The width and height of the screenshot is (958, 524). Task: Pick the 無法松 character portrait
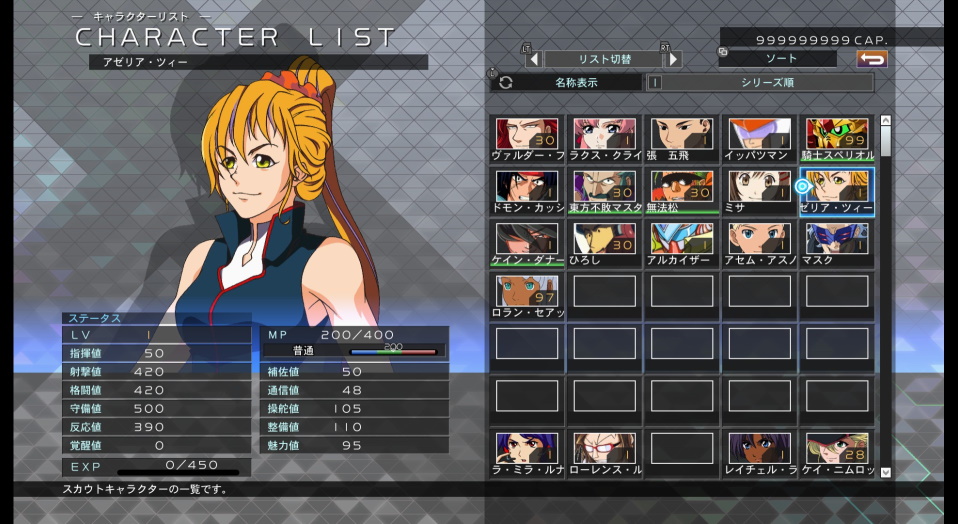click(682, 190)
